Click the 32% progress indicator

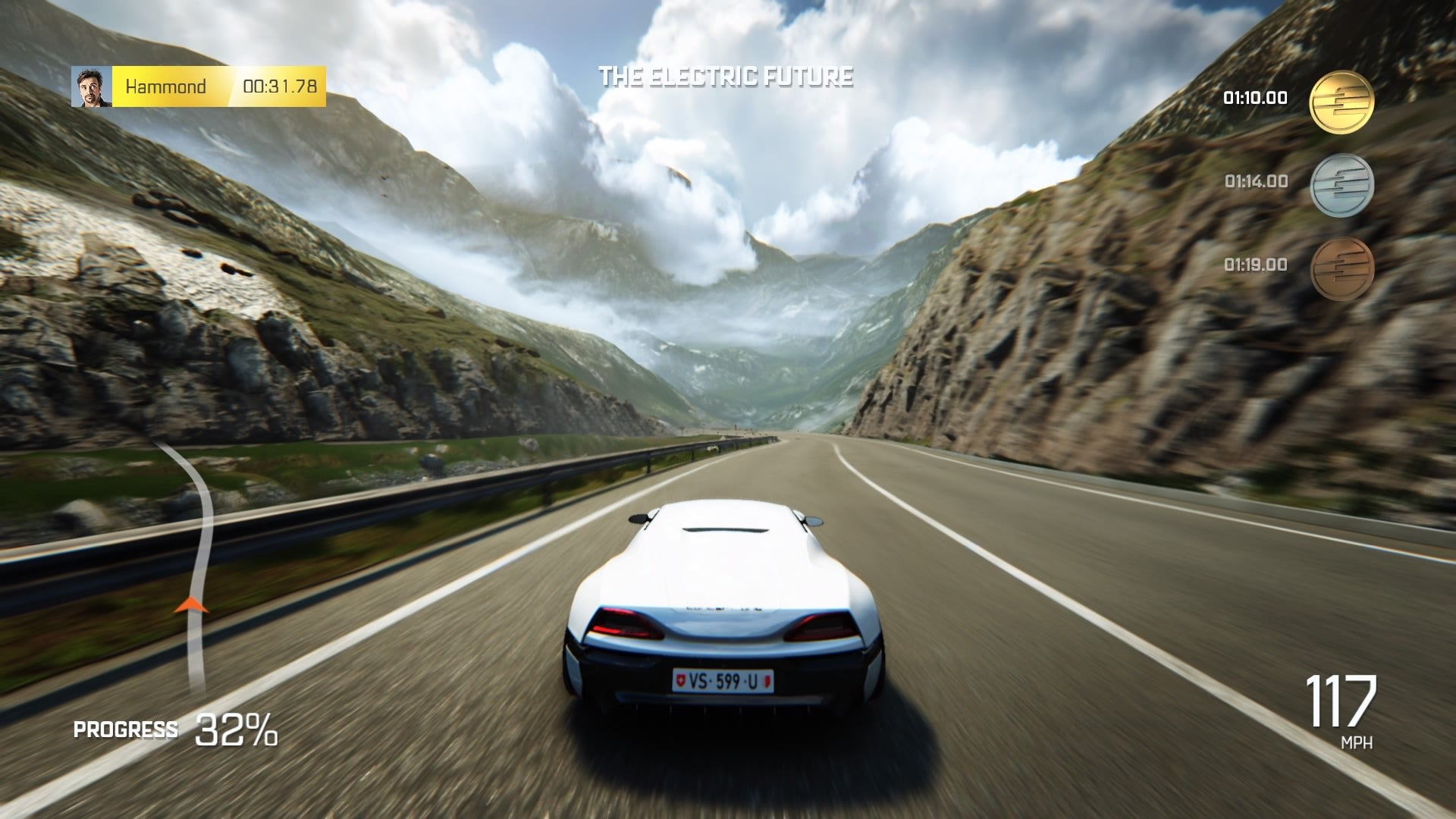pyautogui.click(x=235, y=730)
